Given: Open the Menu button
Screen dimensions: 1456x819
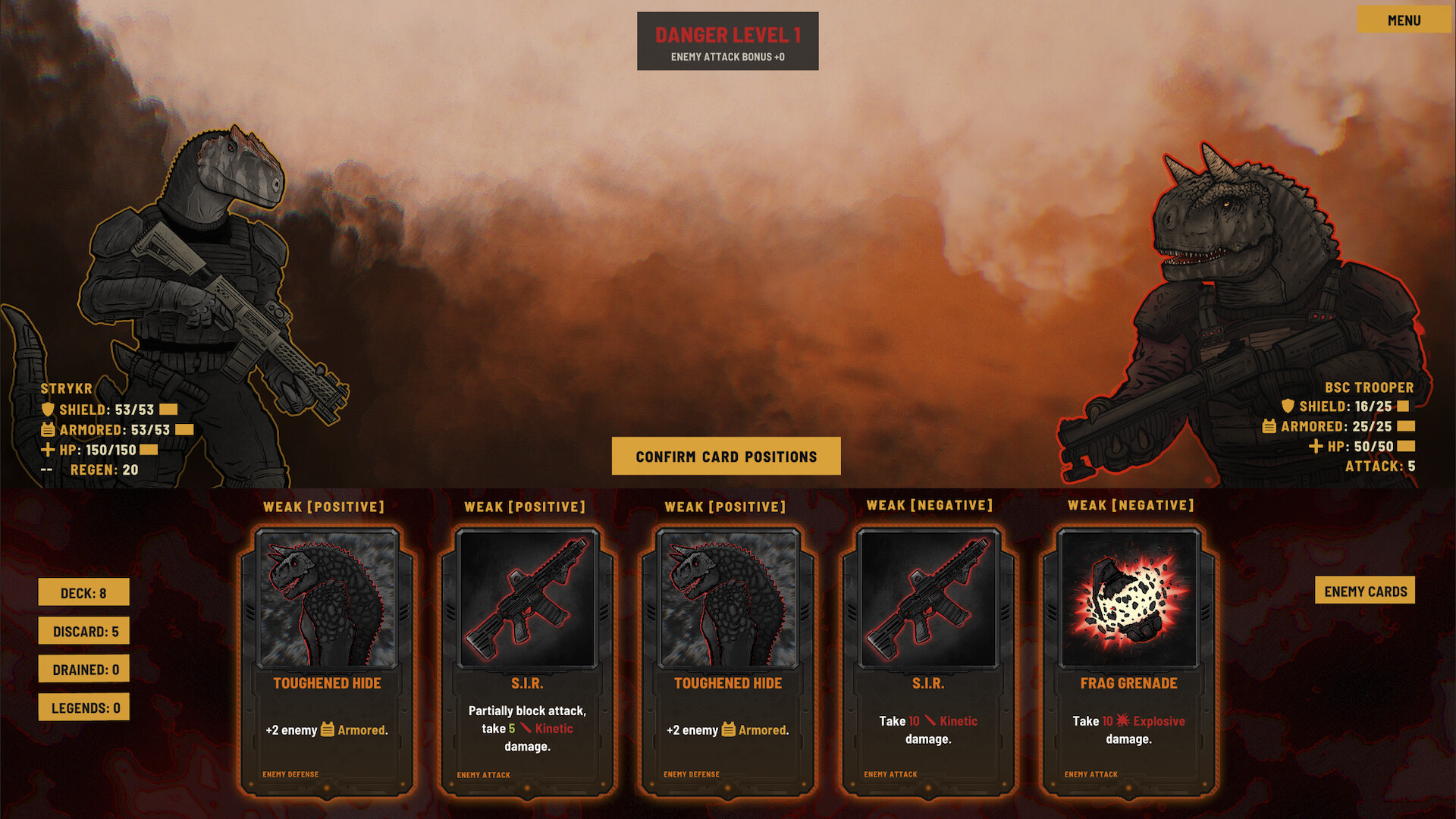Looking at the screenshot, I should [x=1403, y=20].
